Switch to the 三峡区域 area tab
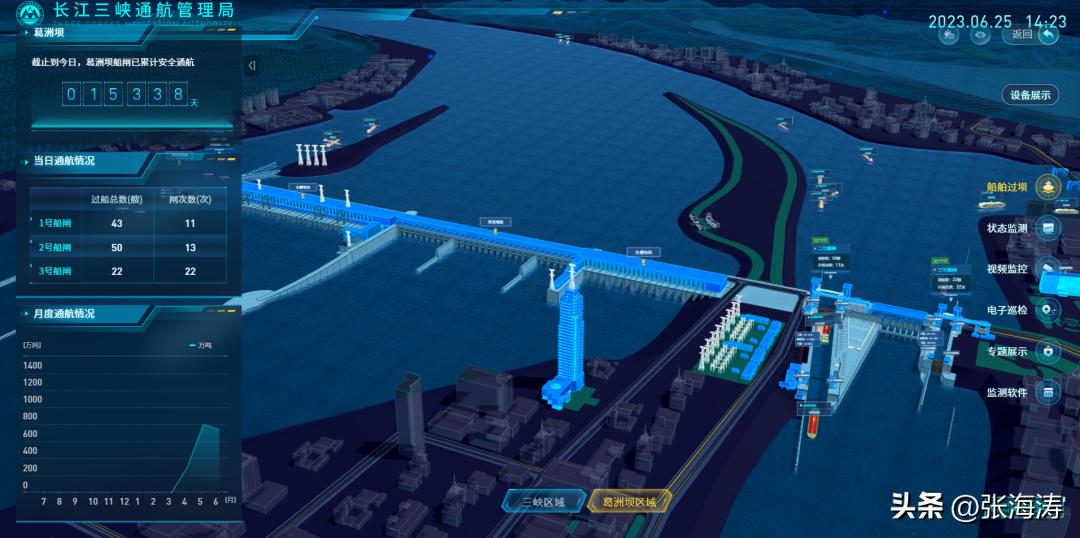Image resolution: width=1080 pixels, height=538 pixels. click(542, 502)
